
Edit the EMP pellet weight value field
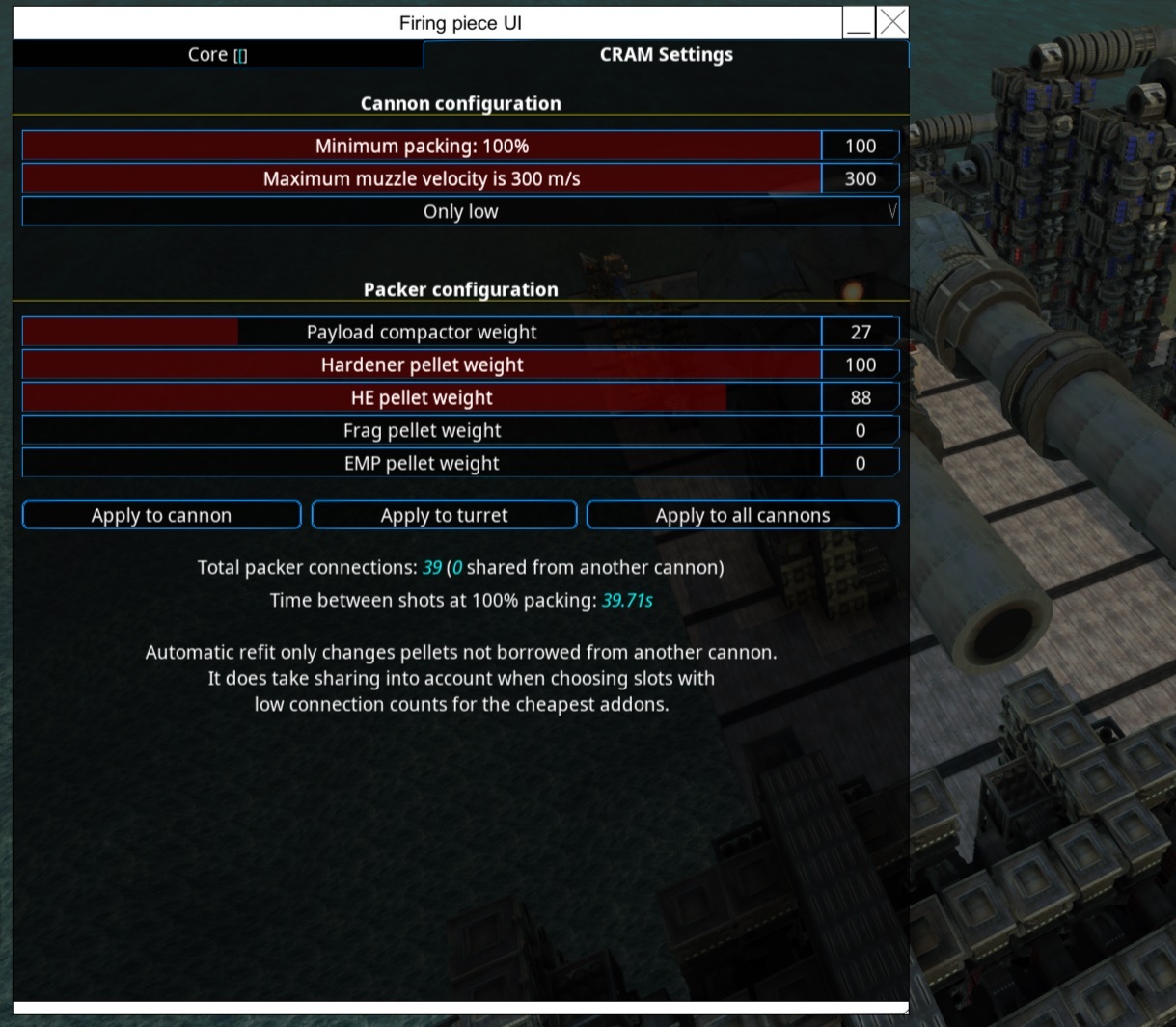point(861,464)
